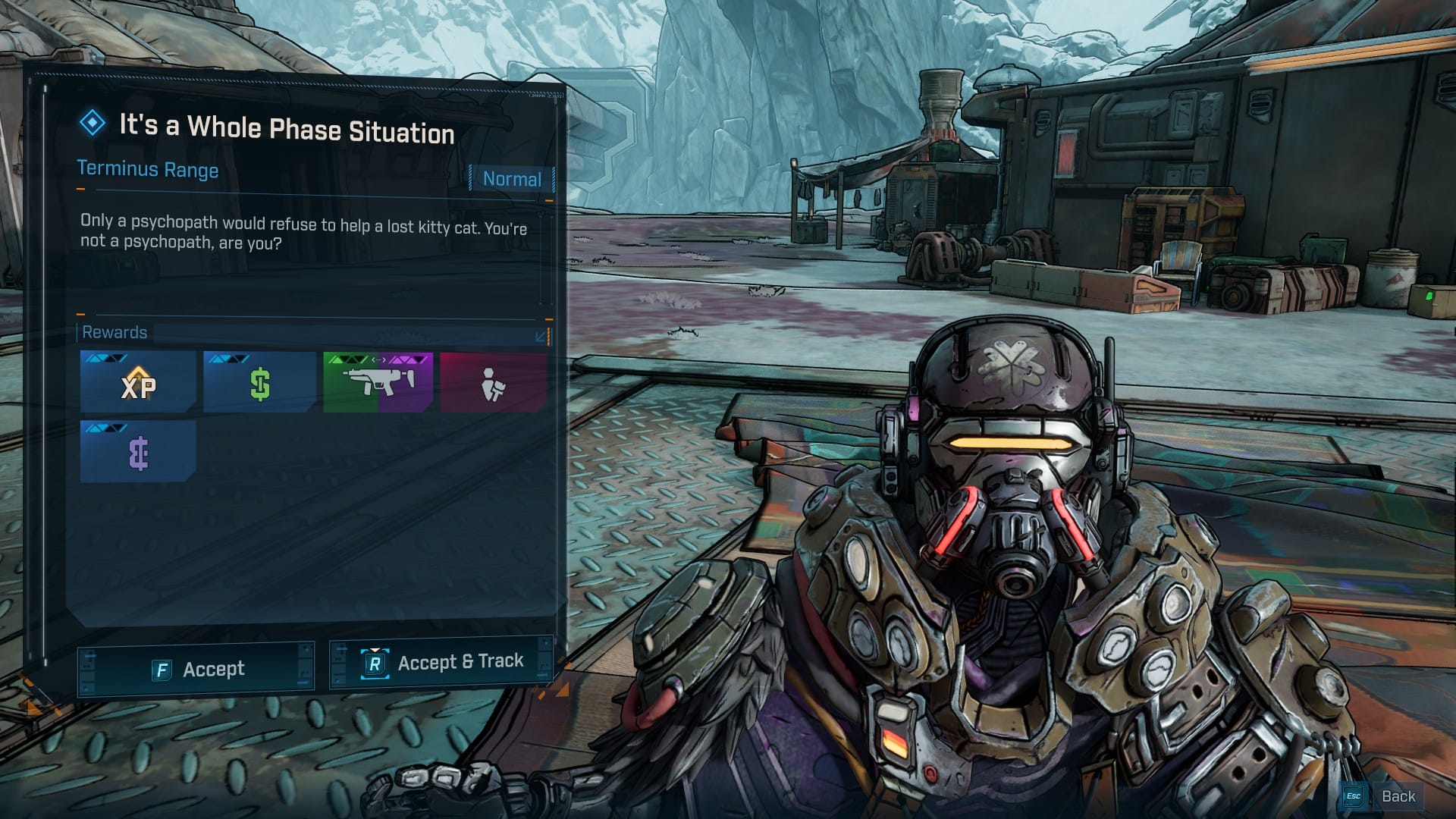Viewport: 1456px width, 819px height.
Task: View the submachine gun weapon reward
Action: 378,382
